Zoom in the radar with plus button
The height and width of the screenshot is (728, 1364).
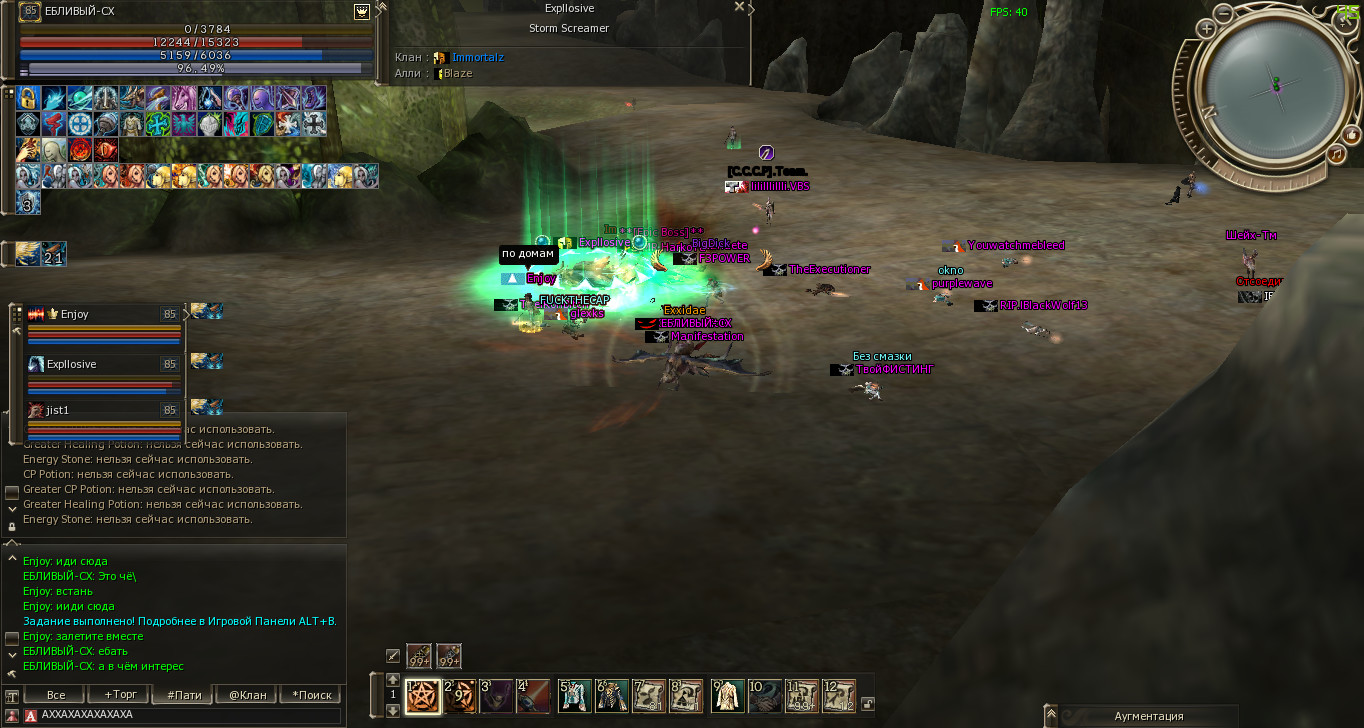pos(1207,29)
